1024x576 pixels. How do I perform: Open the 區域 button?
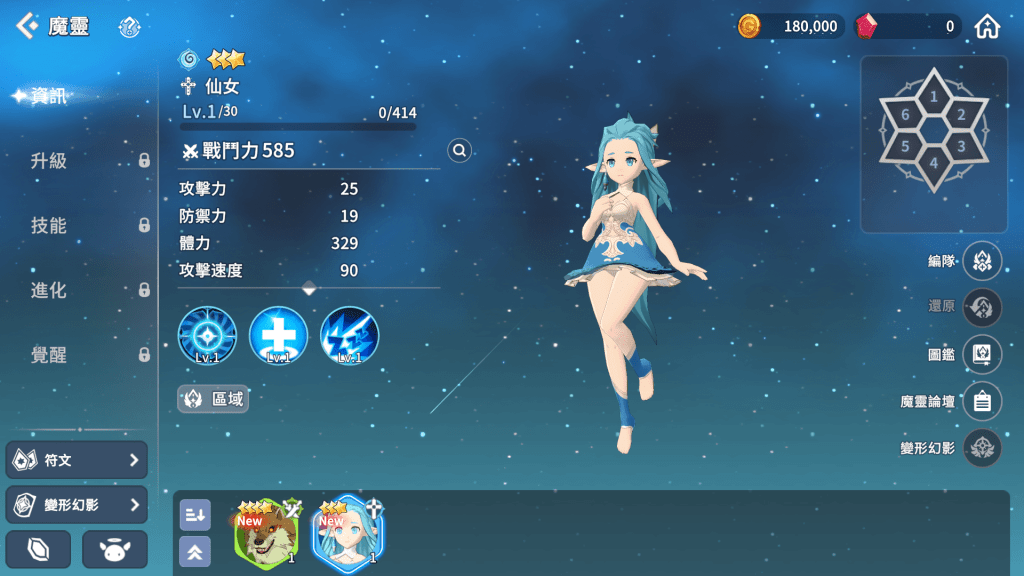click(x=213, y=399)
